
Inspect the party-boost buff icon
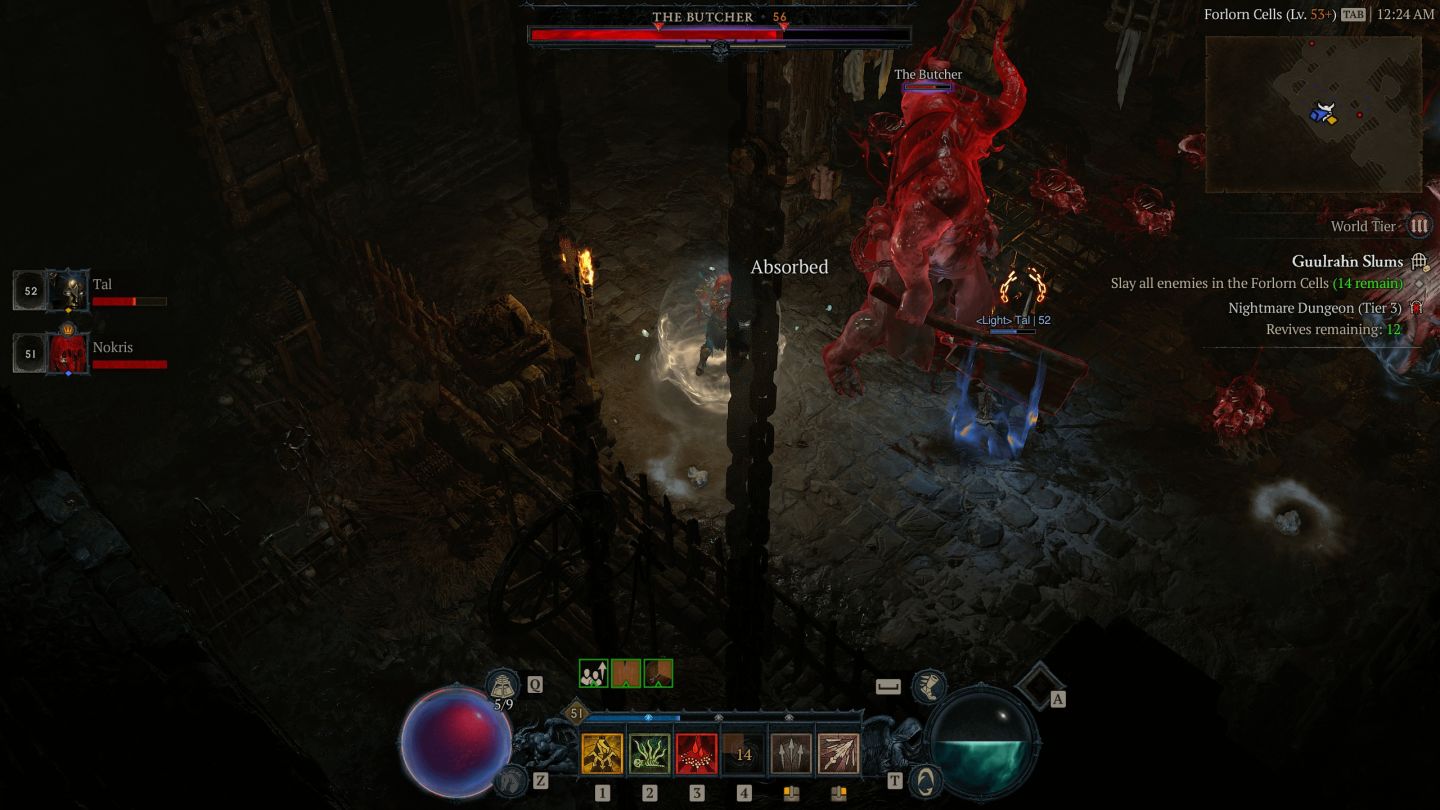pos(594,674)
